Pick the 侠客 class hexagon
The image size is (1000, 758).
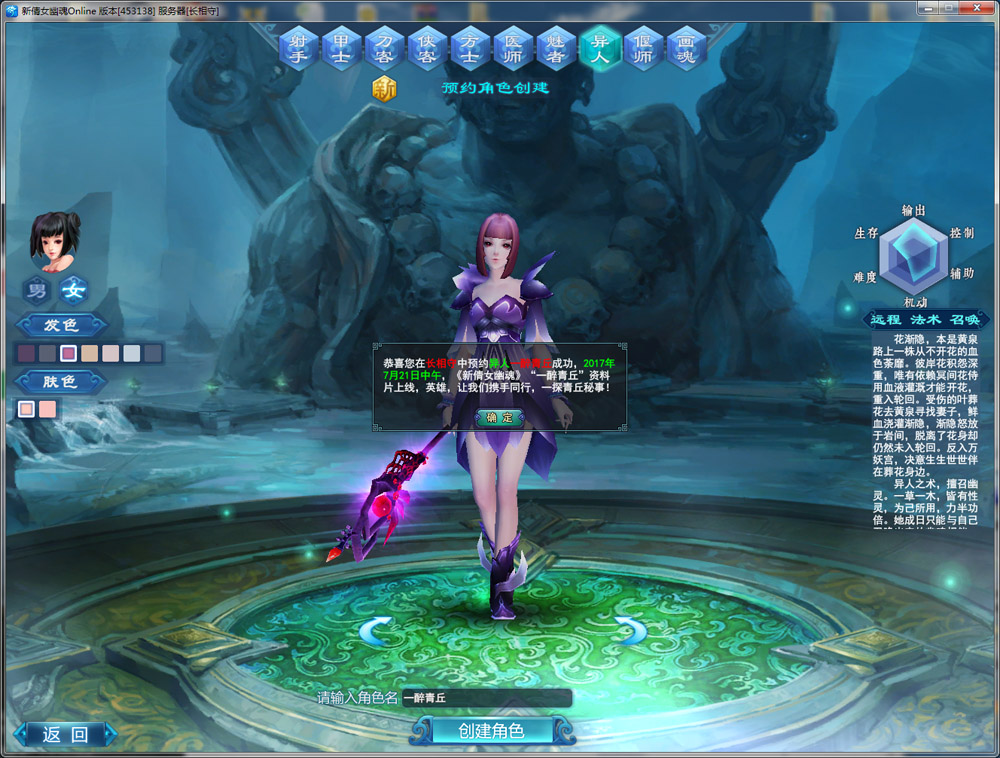coord(428,47)
